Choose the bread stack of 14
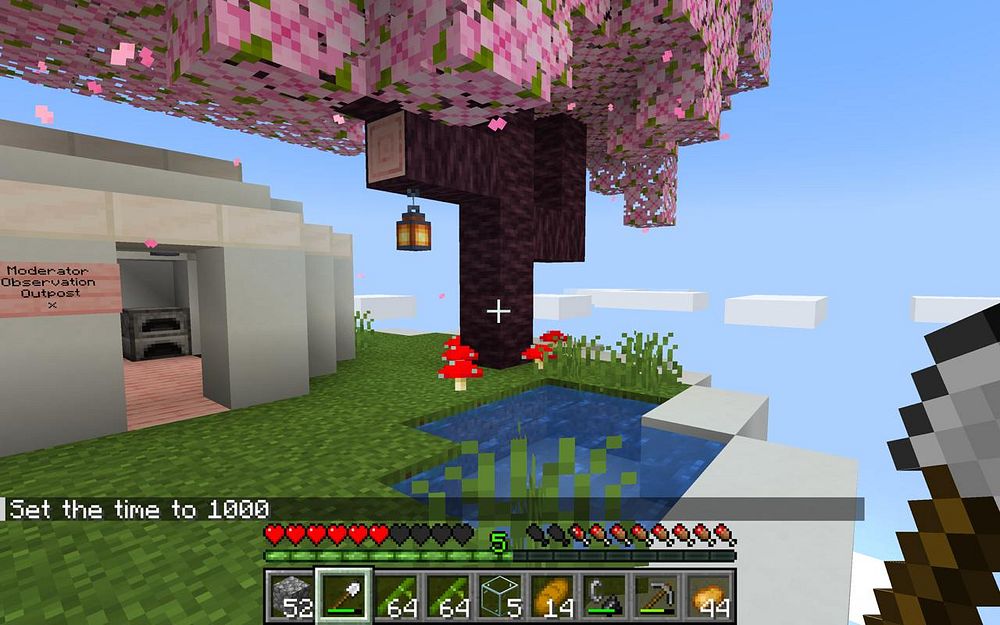The image size is (1000, 625). pyautogui.click(x=552, y=596)
